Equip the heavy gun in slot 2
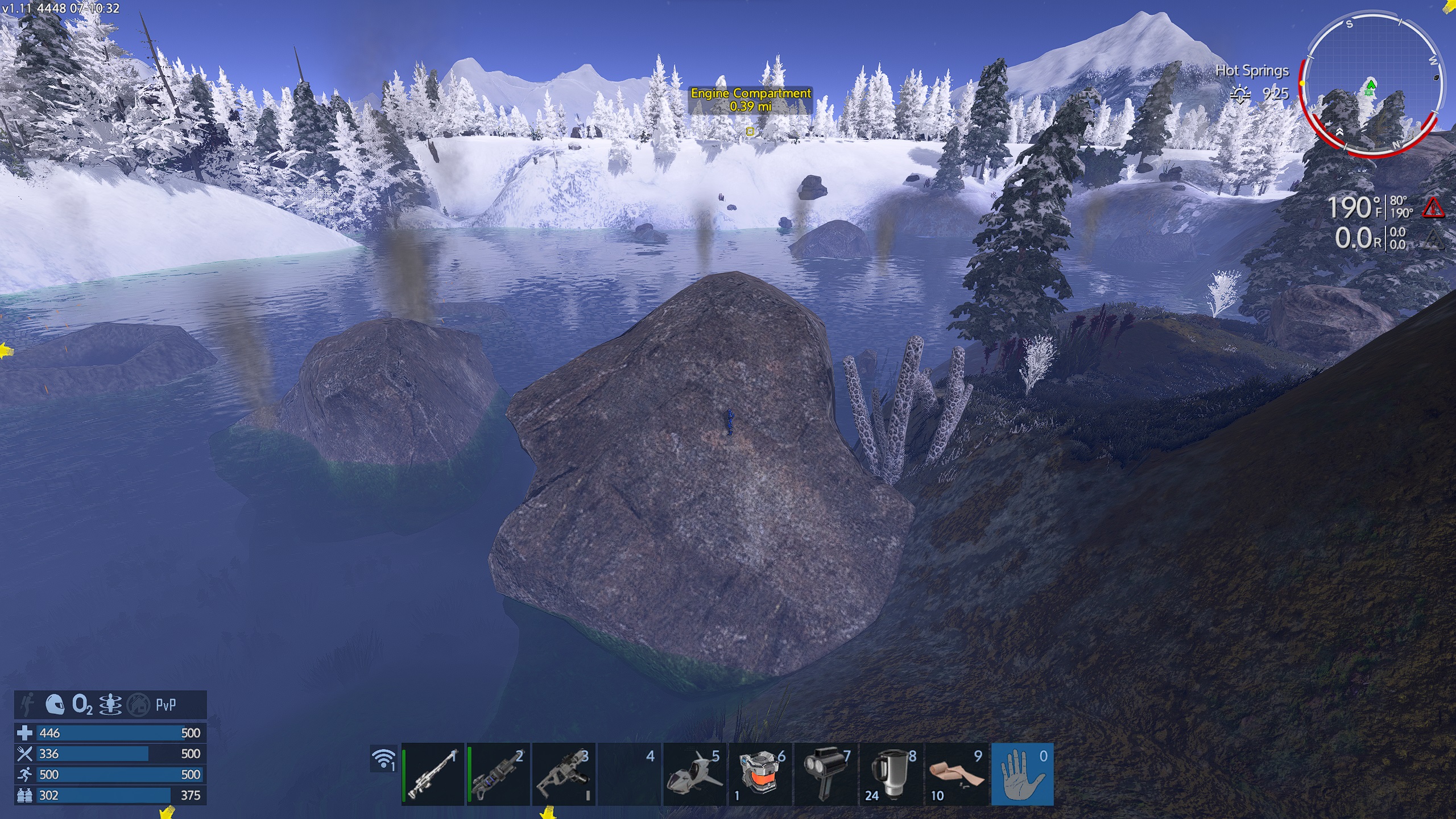 pyautogui.click(x=498, y=774)
